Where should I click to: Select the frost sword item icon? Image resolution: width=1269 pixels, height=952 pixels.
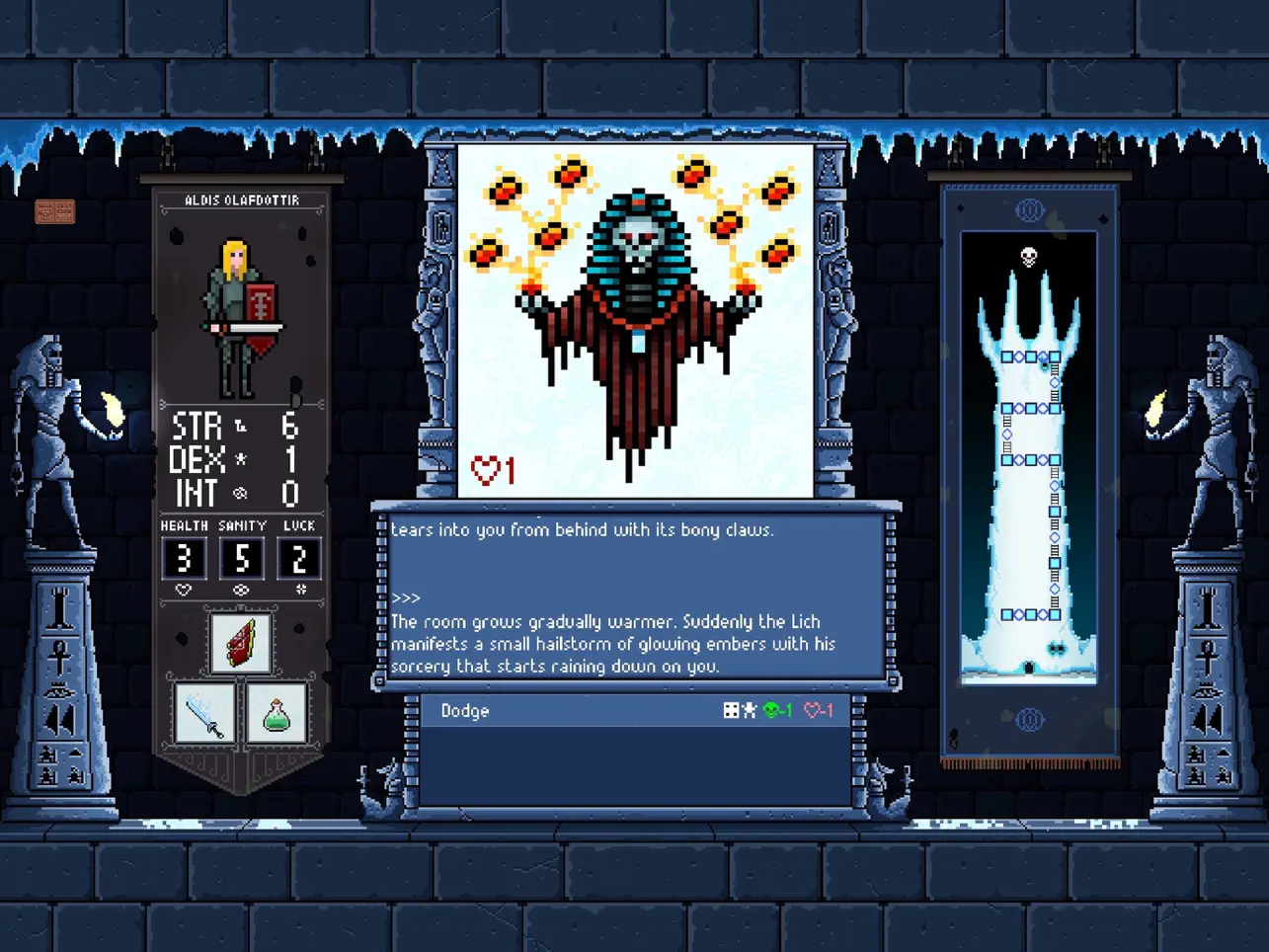tap(204, 713)
